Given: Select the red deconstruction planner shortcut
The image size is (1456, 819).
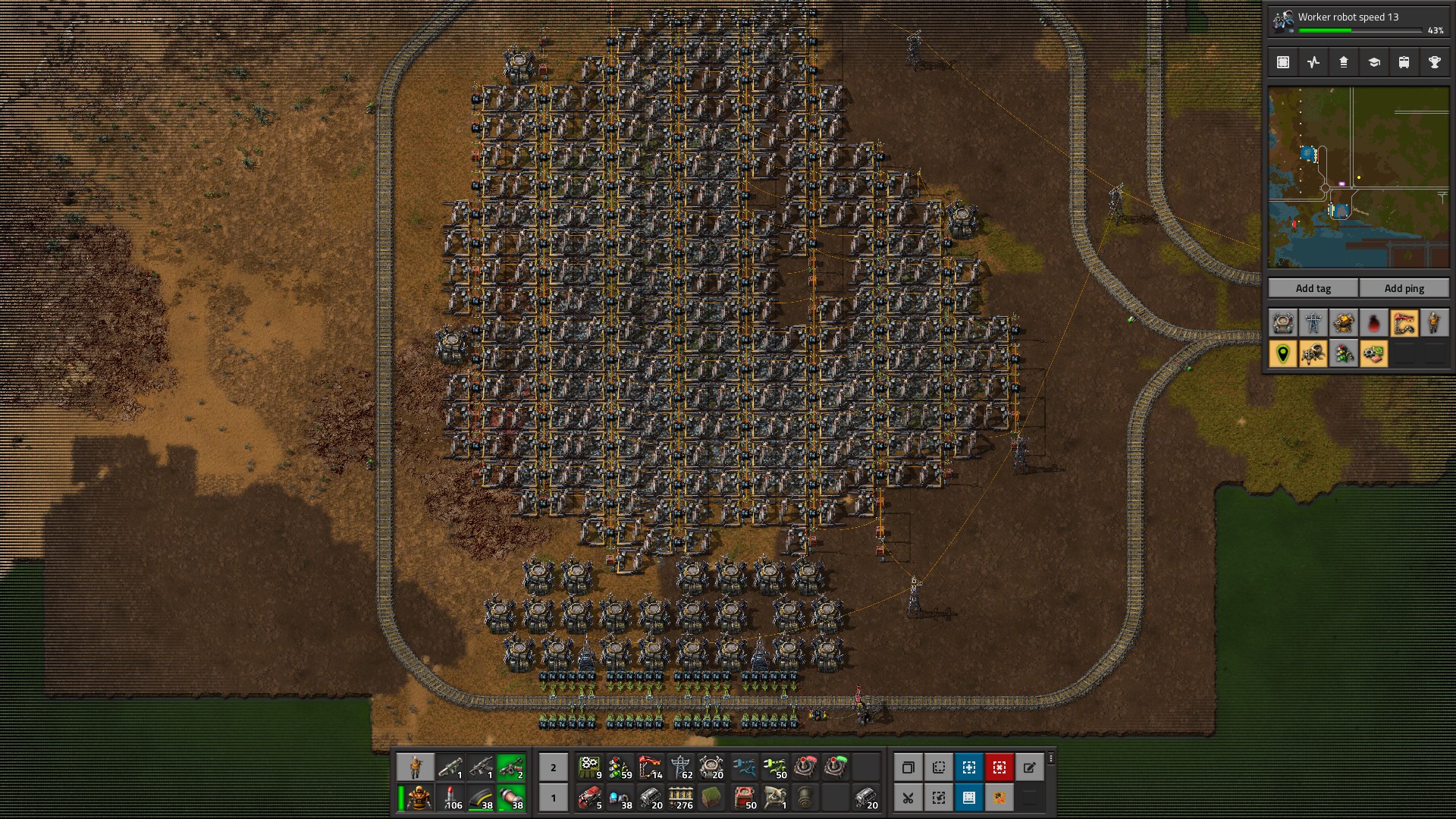Looking at the screenshot, I should [x=999, y=767].
